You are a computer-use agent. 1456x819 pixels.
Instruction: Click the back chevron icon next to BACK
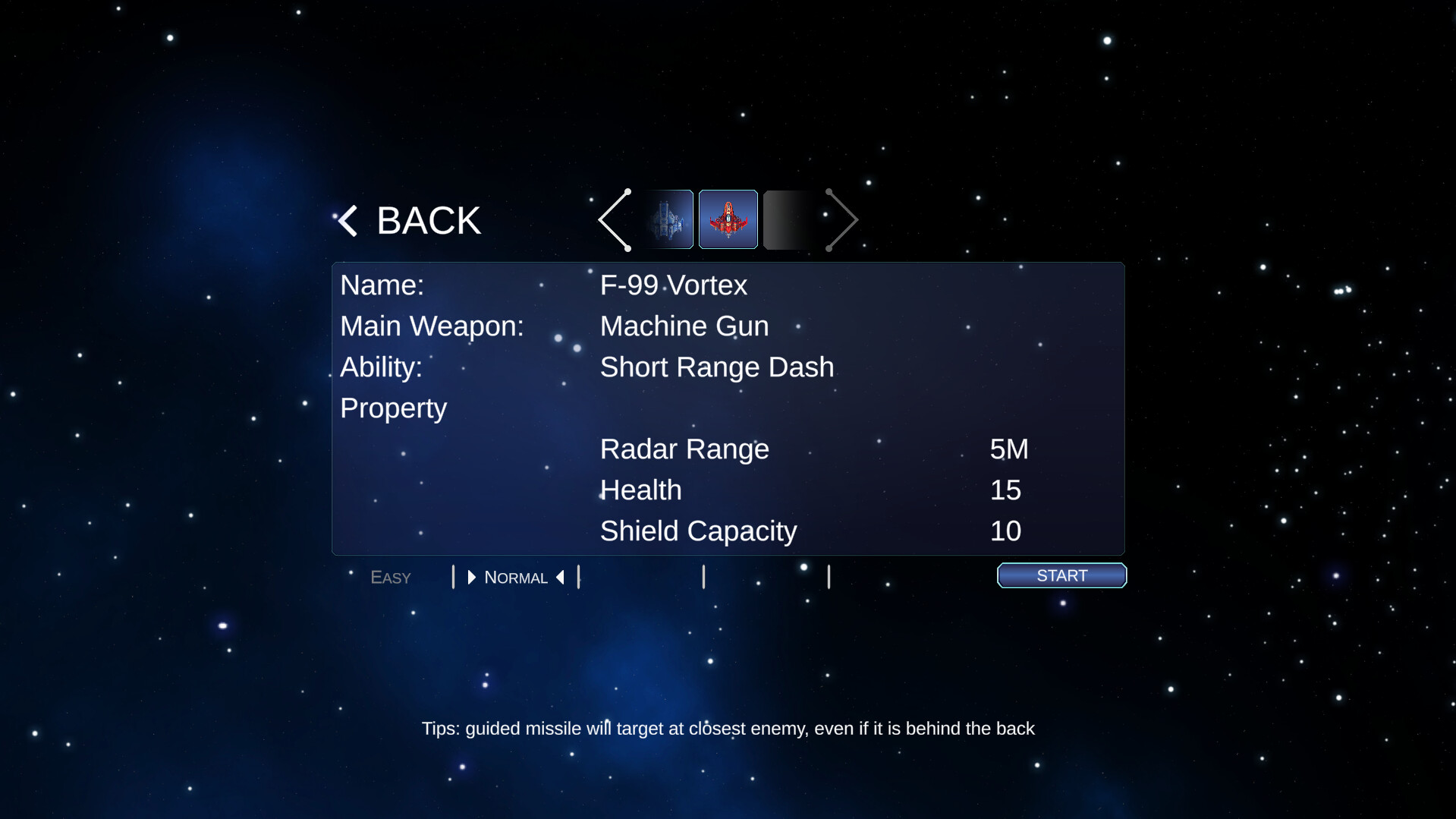[x=347, y=219]
